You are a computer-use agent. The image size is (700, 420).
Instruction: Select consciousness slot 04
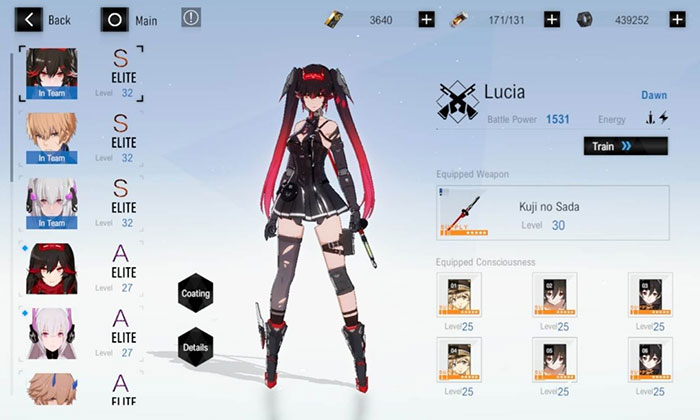(x=458, y=359)
